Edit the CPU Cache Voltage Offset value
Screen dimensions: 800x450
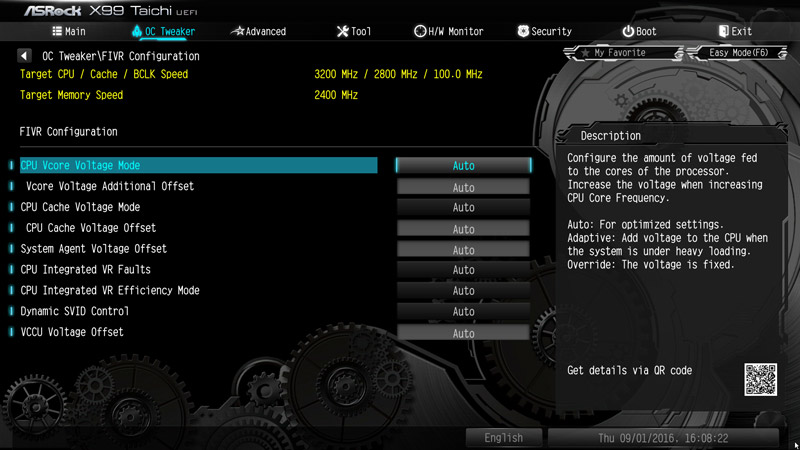pyautogui.click(x=463, y=229)
